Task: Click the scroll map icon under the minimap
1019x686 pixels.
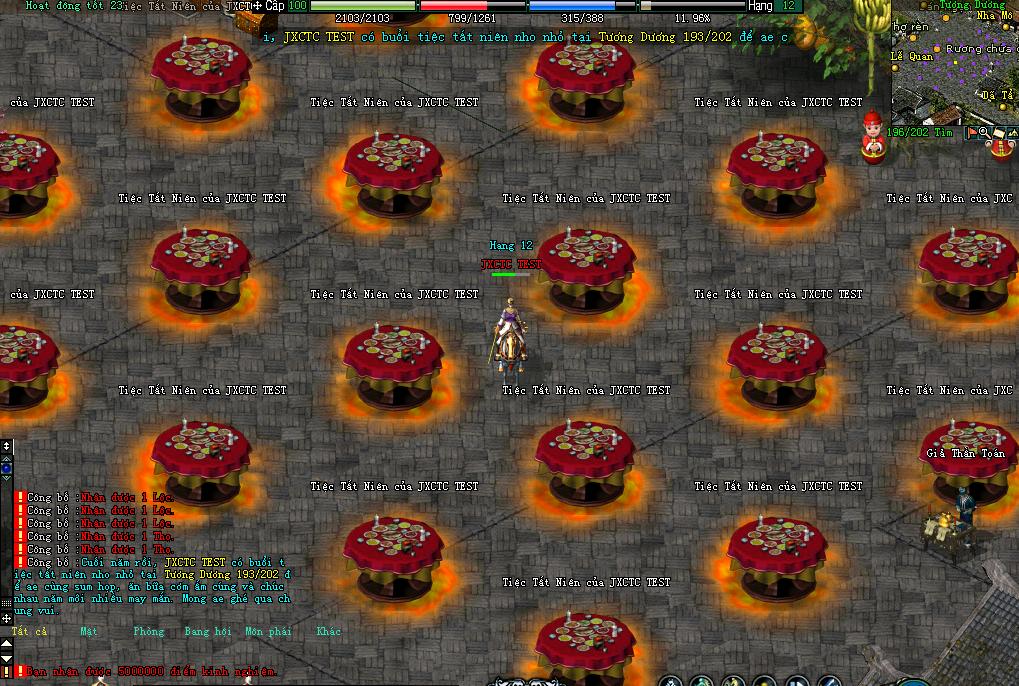Action: point(998,132)
